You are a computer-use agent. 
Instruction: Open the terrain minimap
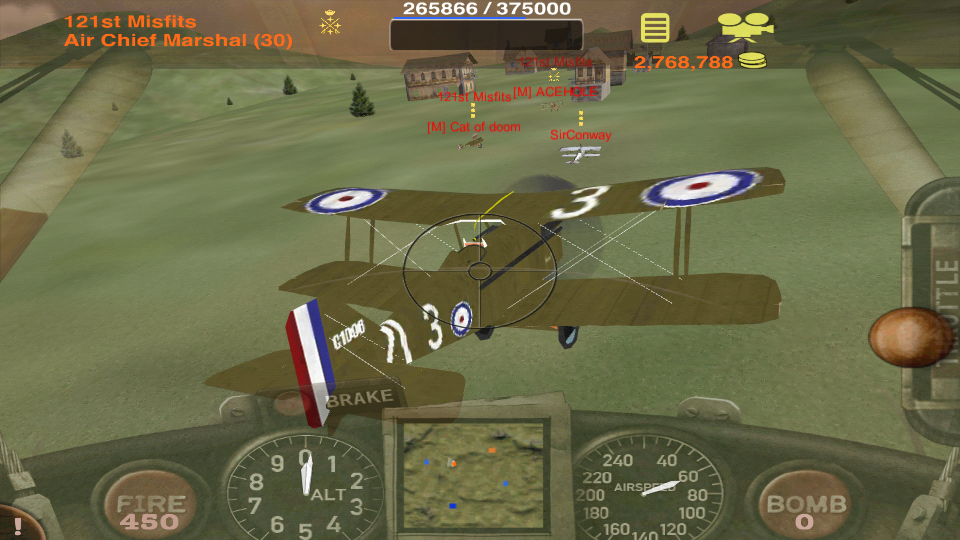pyautogui.click(x=473, y=473)
